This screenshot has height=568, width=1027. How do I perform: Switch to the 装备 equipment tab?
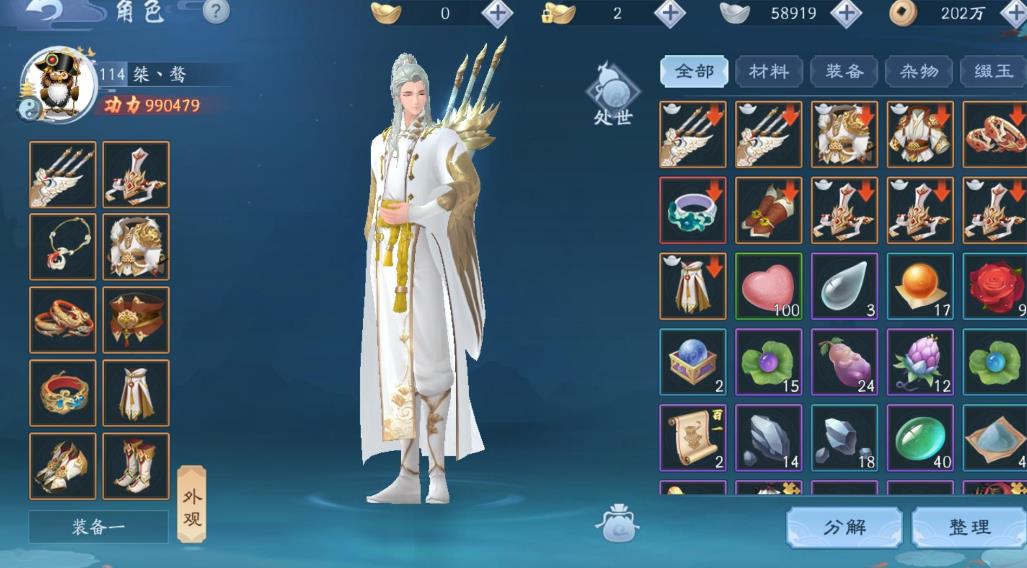click(x=844, y=72)
